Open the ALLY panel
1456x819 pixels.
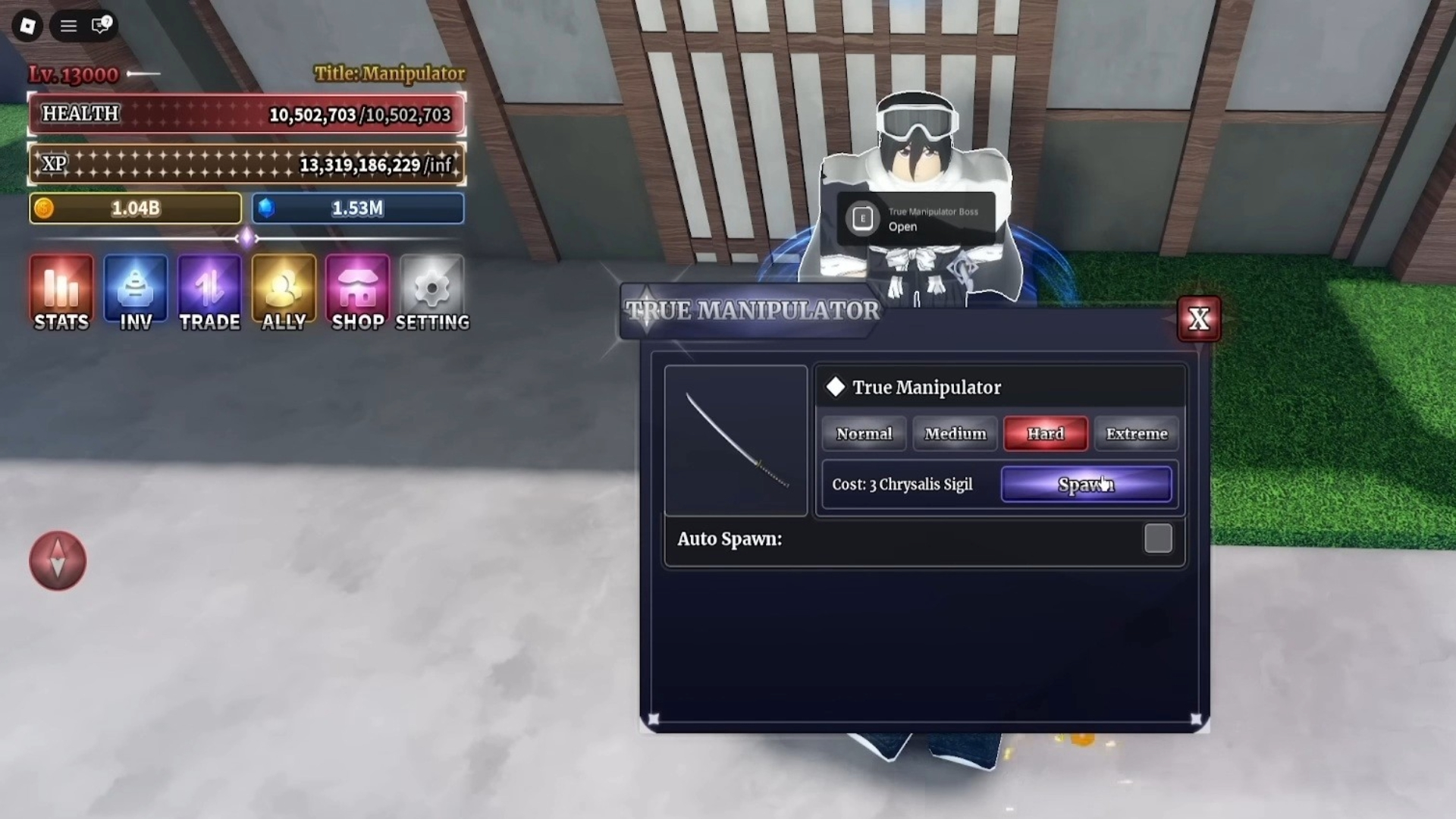[x=283, y=292]
